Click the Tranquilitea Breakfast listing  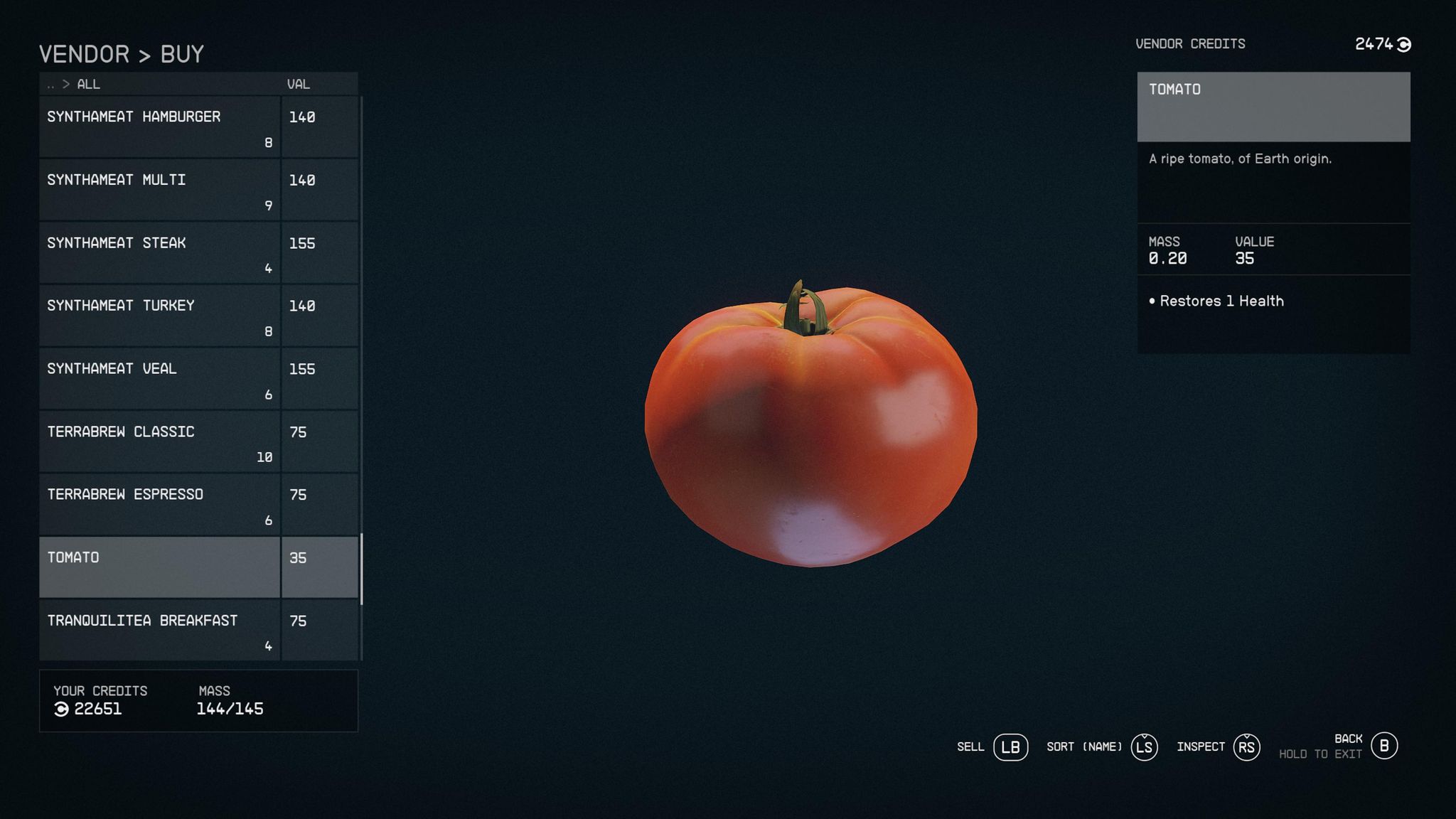(160, 629)
